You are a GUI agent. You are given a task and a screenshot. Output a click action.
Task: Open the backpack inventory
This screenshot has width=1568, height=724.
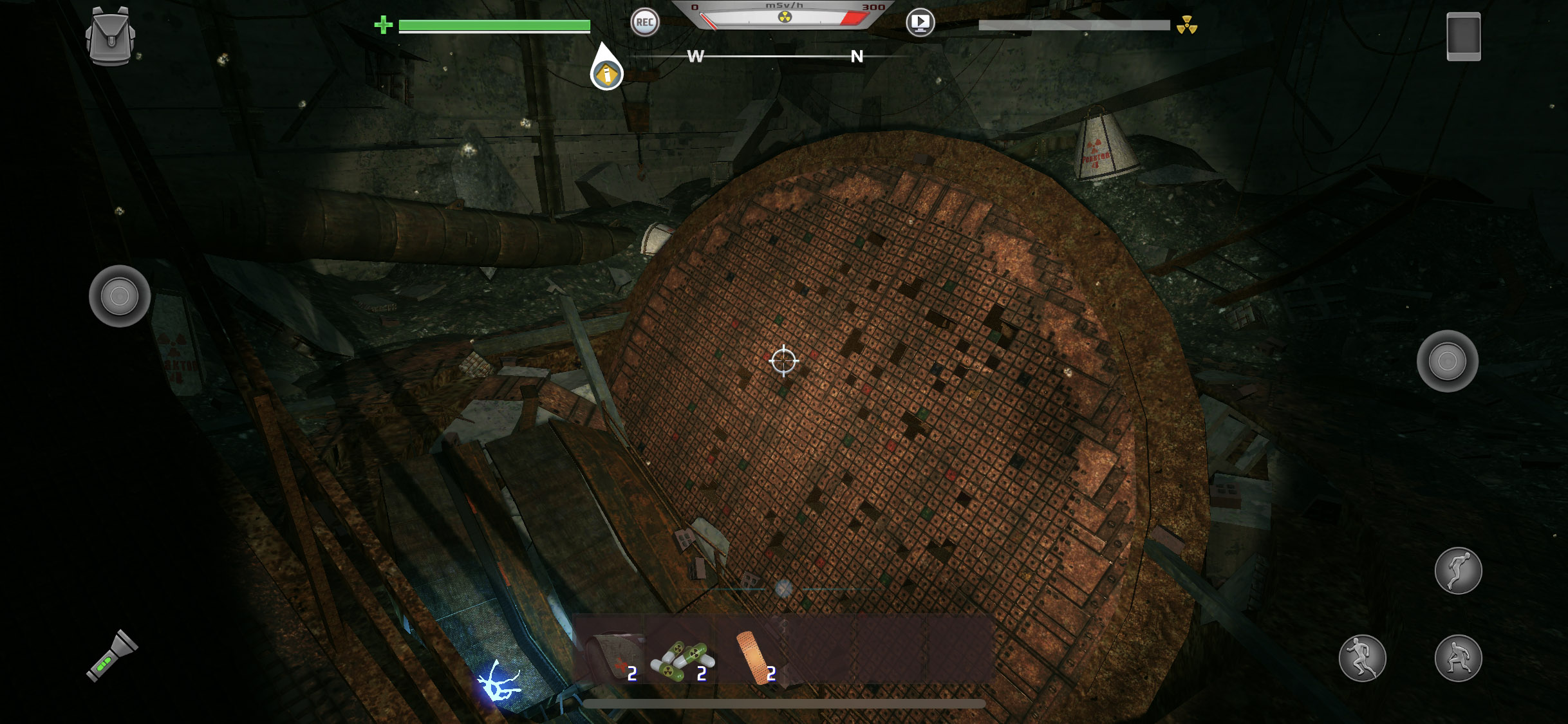[110, 36]
